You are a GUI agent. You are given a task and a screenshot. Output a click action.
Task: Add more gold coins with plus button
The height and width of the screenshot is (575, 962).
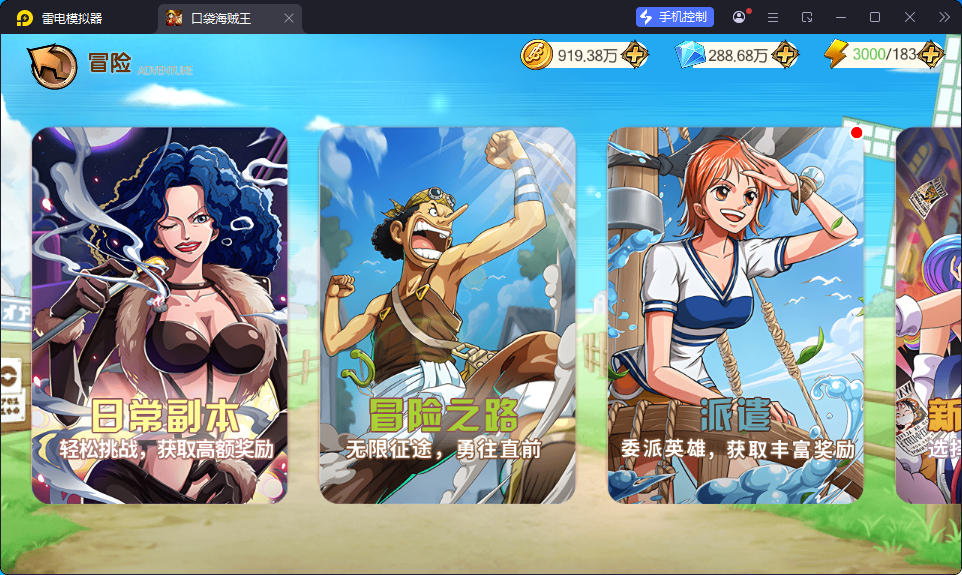[634, 55]
